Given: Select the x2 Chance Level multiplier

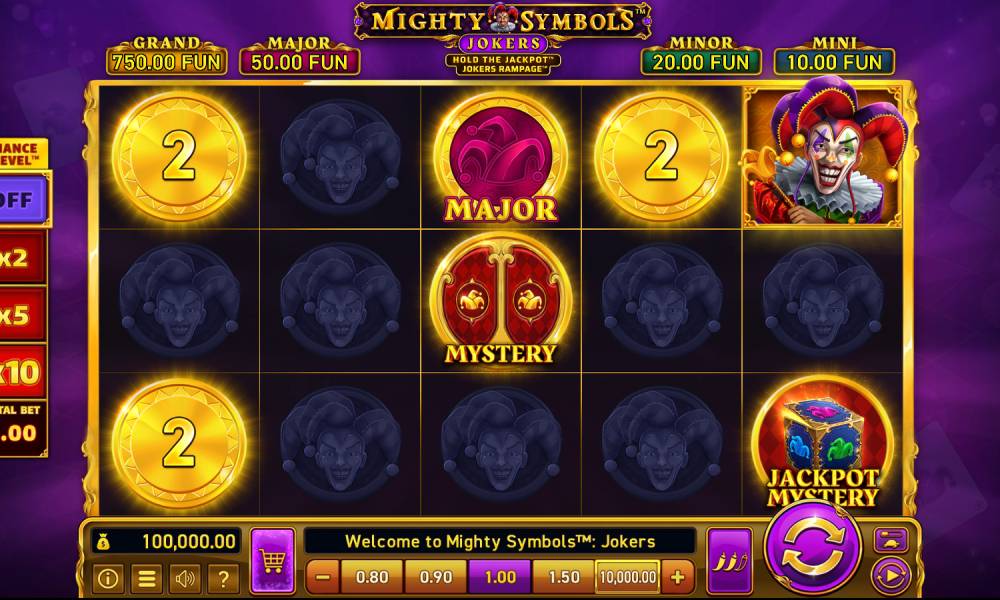Looking at the screenshot, I should (20, 258).
